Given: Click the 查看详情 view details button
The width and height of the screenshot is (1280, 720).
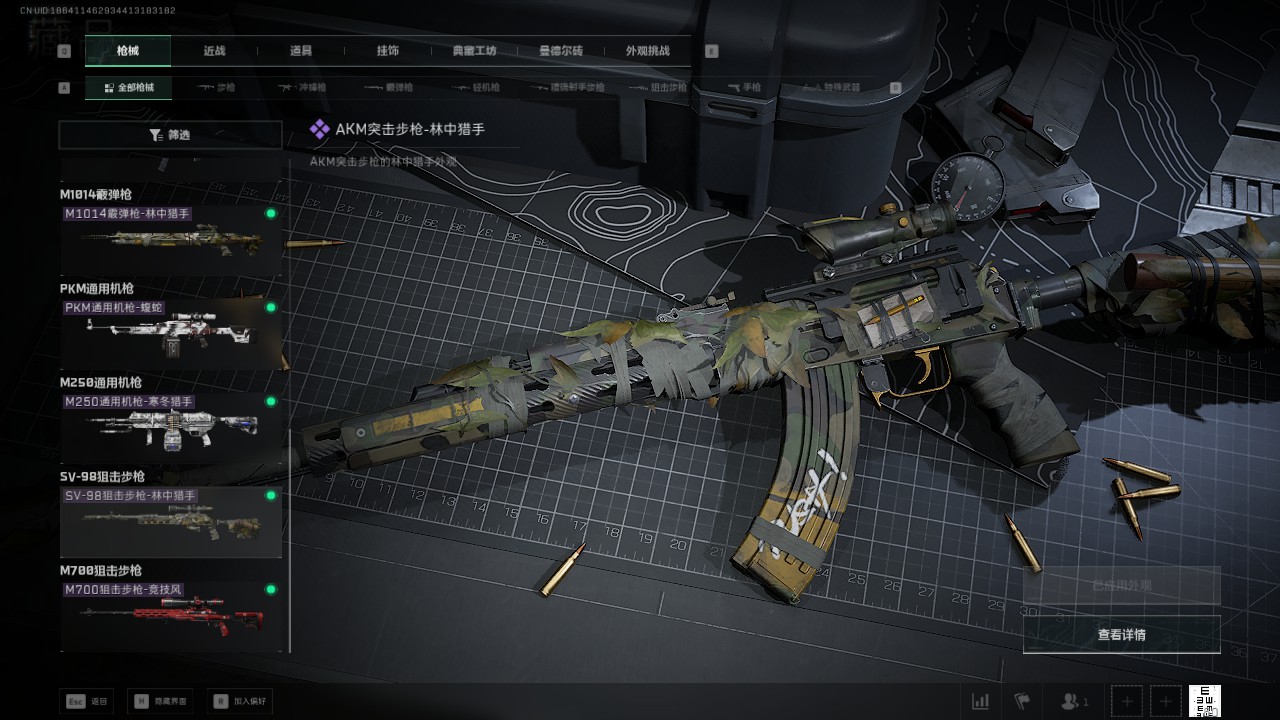Looking at the screenshot, I should click(x=1121, y=635).
